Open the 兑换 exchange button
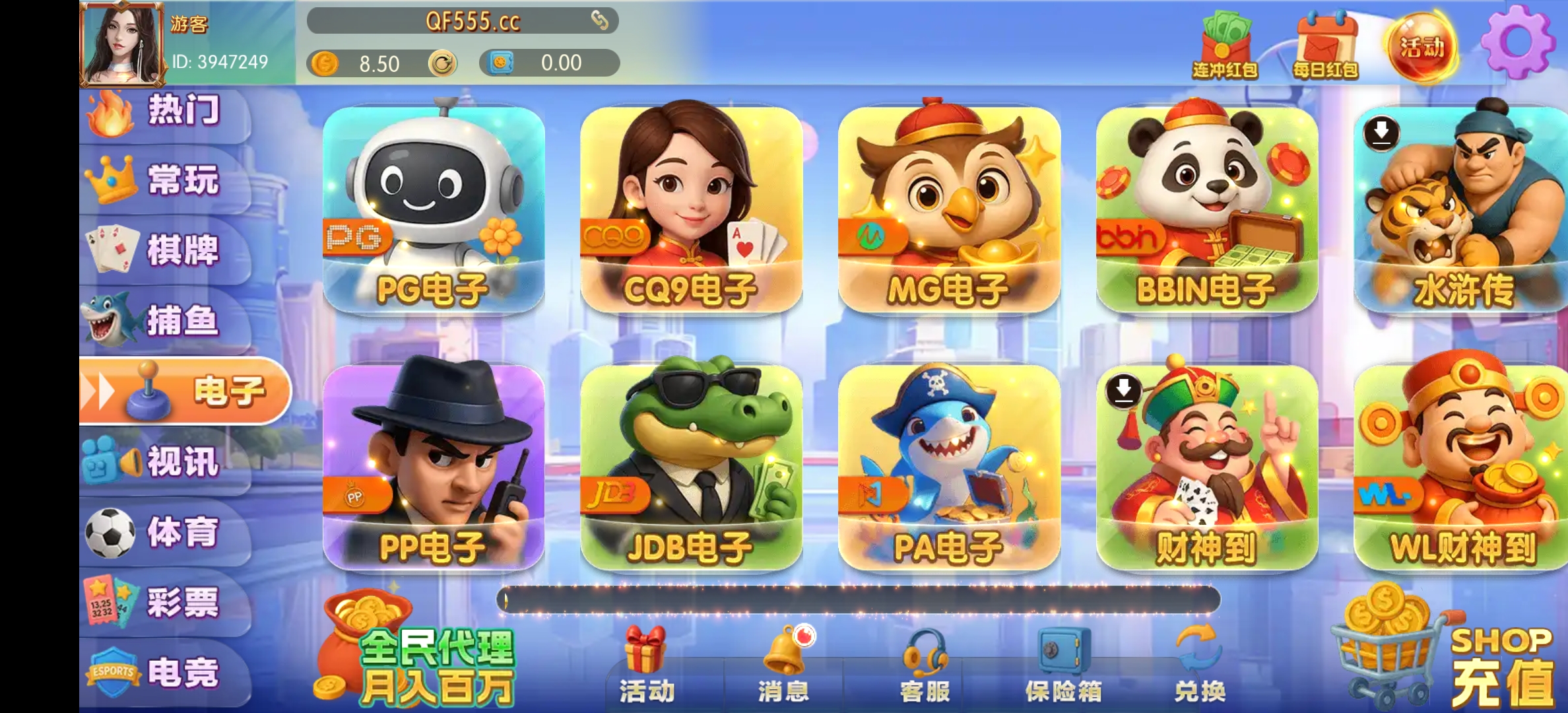The height and width of the screenshot is (713, 1568). tap(1201, 667)
